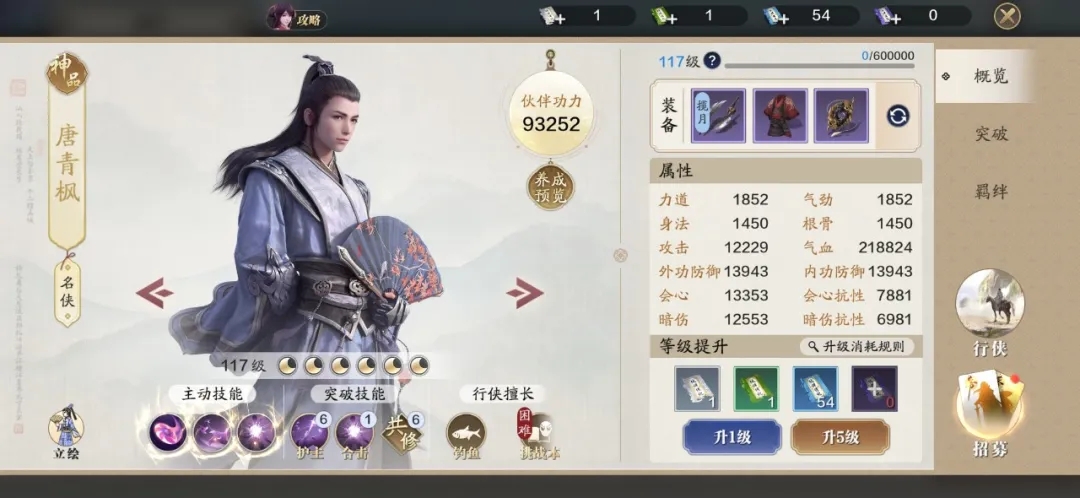This screenshot has width=1080, height=498.
Task: Select the 概览 overview tab
Action: point(990,77)
